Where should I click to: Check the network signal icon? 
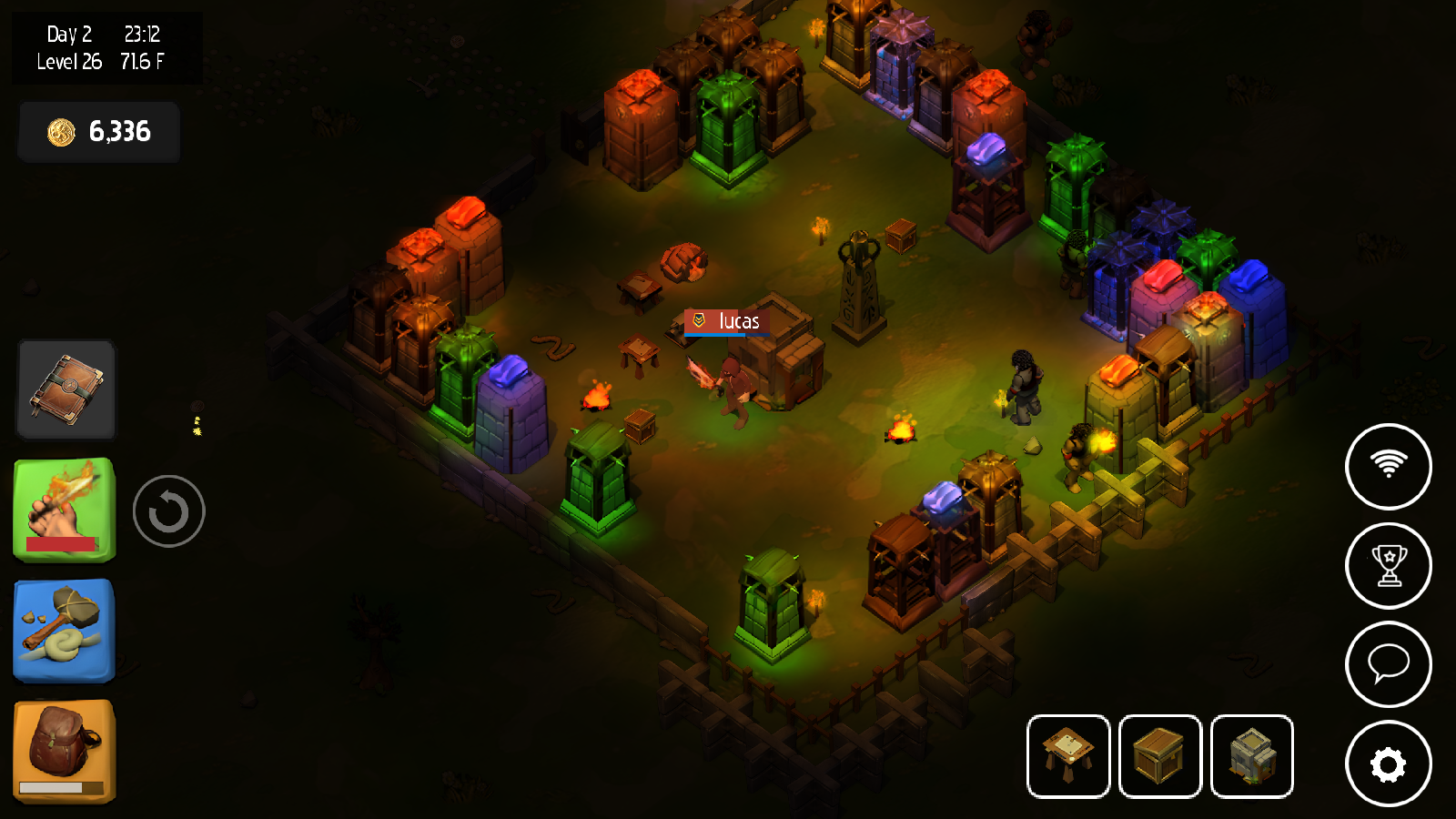tap(1388, 466)
